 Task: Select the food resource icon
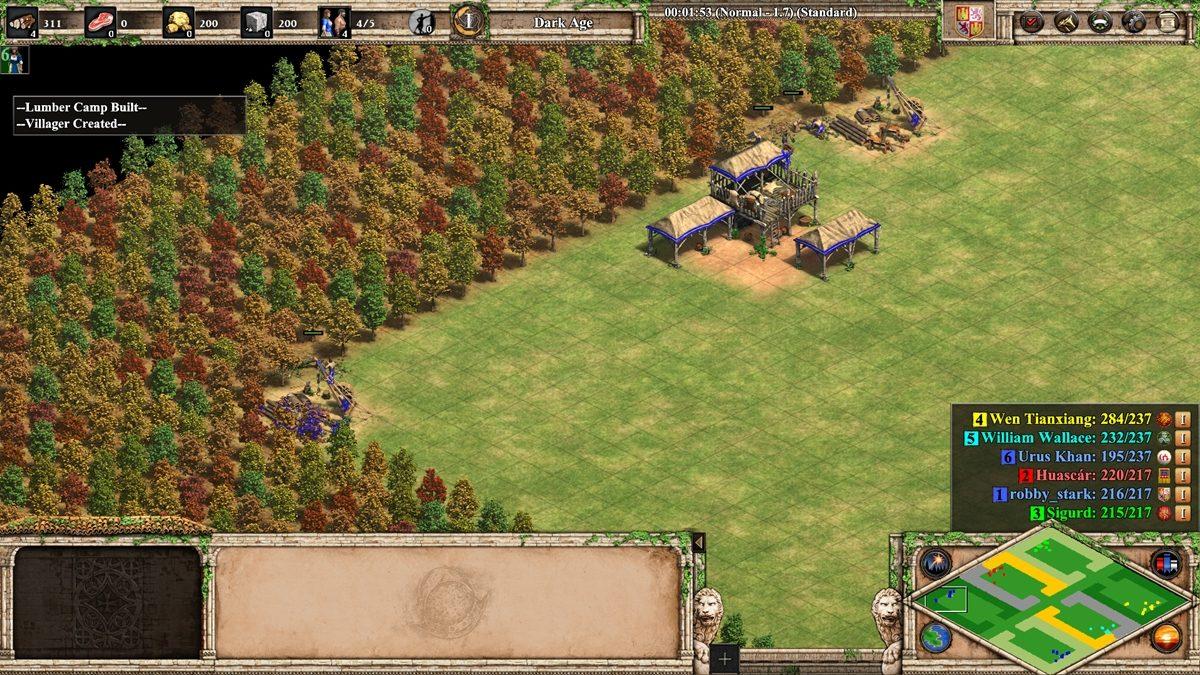[100, 21]
